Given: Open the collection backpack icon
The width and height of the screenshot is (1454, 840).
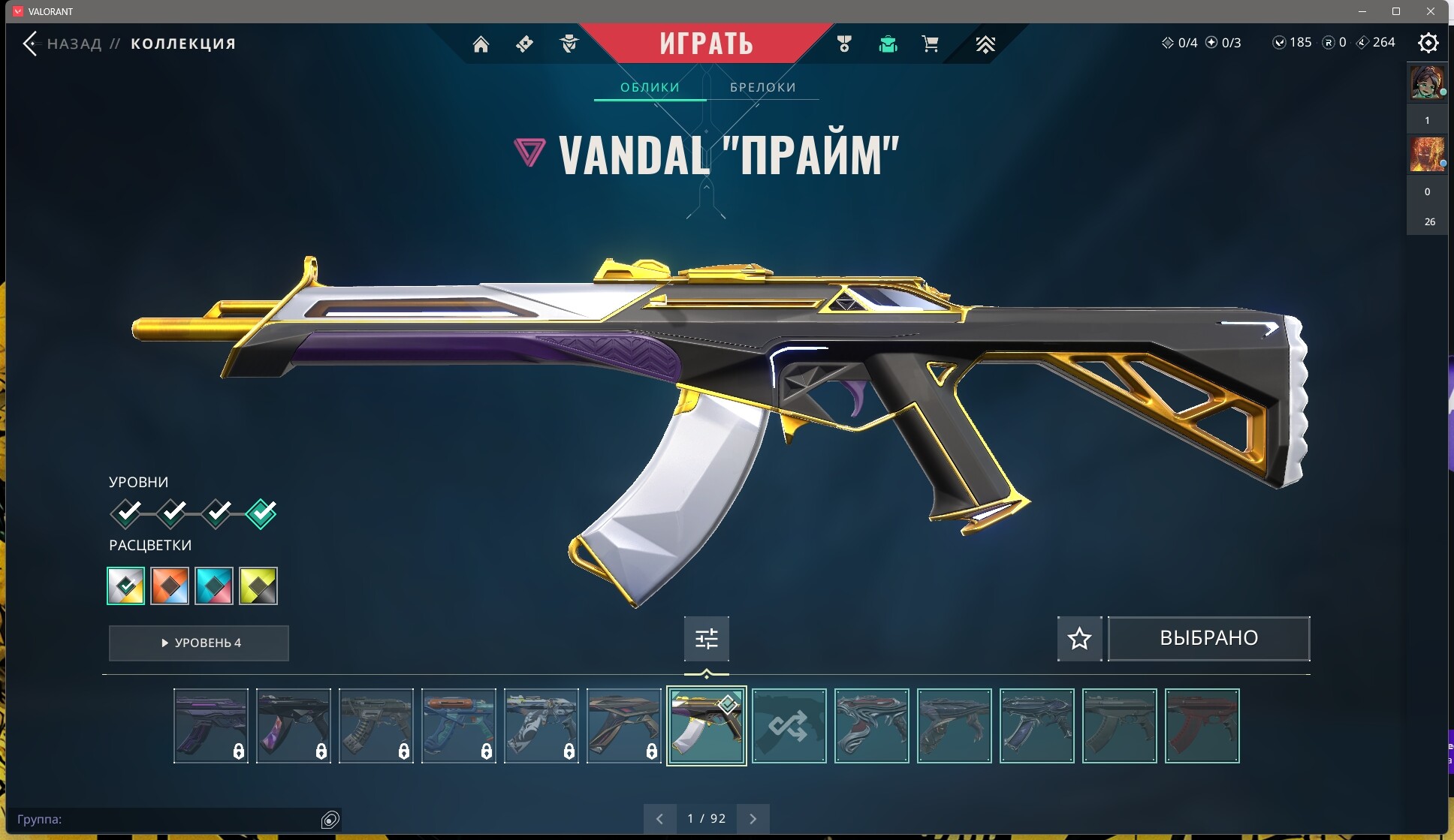Looking at the screenshot, I should tap(888, 44).
